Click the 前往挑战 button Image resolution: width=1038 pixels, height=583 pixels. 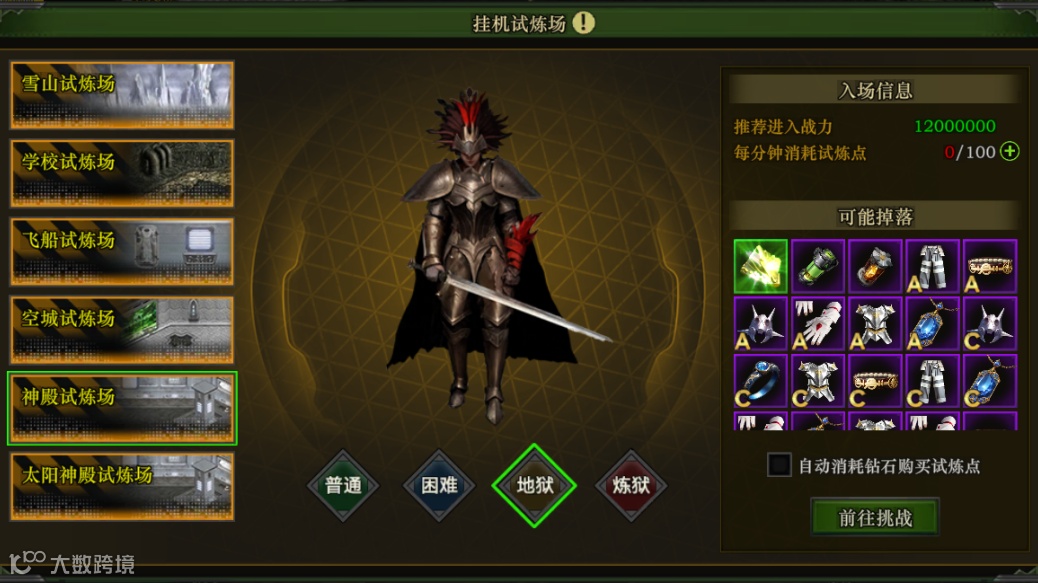[875, 518]
